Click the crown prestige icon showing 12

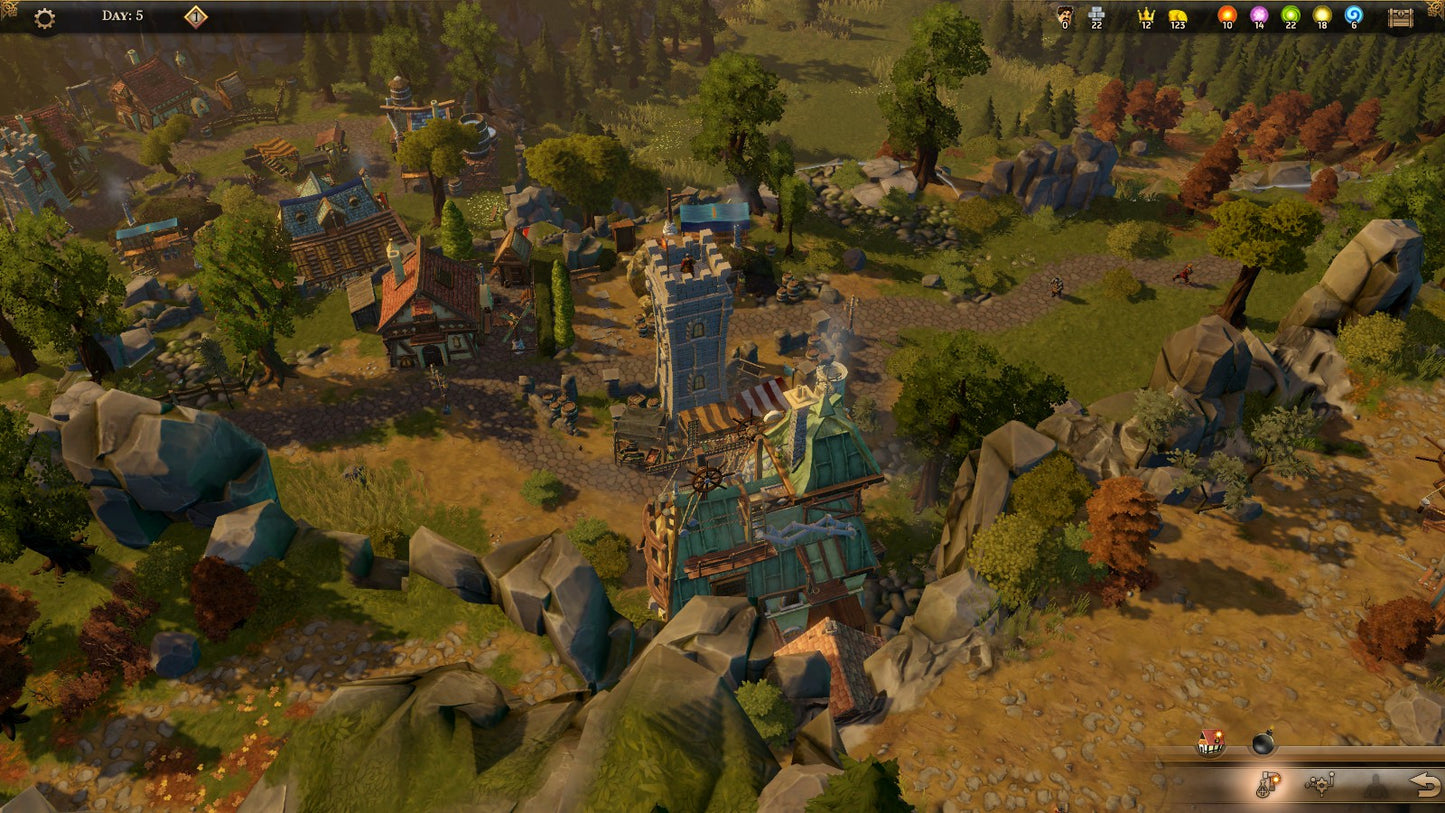click(x=1147, y=16)
